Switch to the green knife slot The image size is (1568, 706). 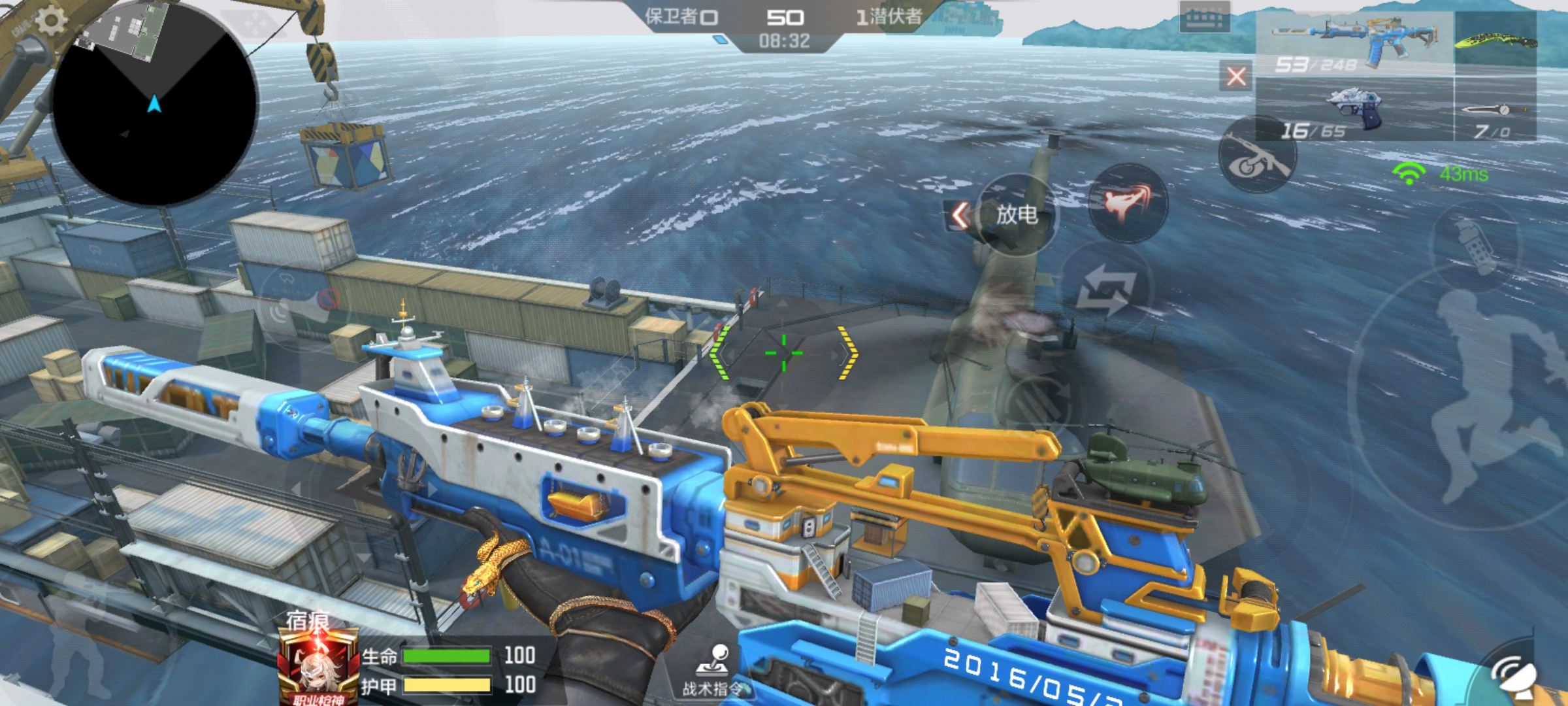[x=1495, y=41]
